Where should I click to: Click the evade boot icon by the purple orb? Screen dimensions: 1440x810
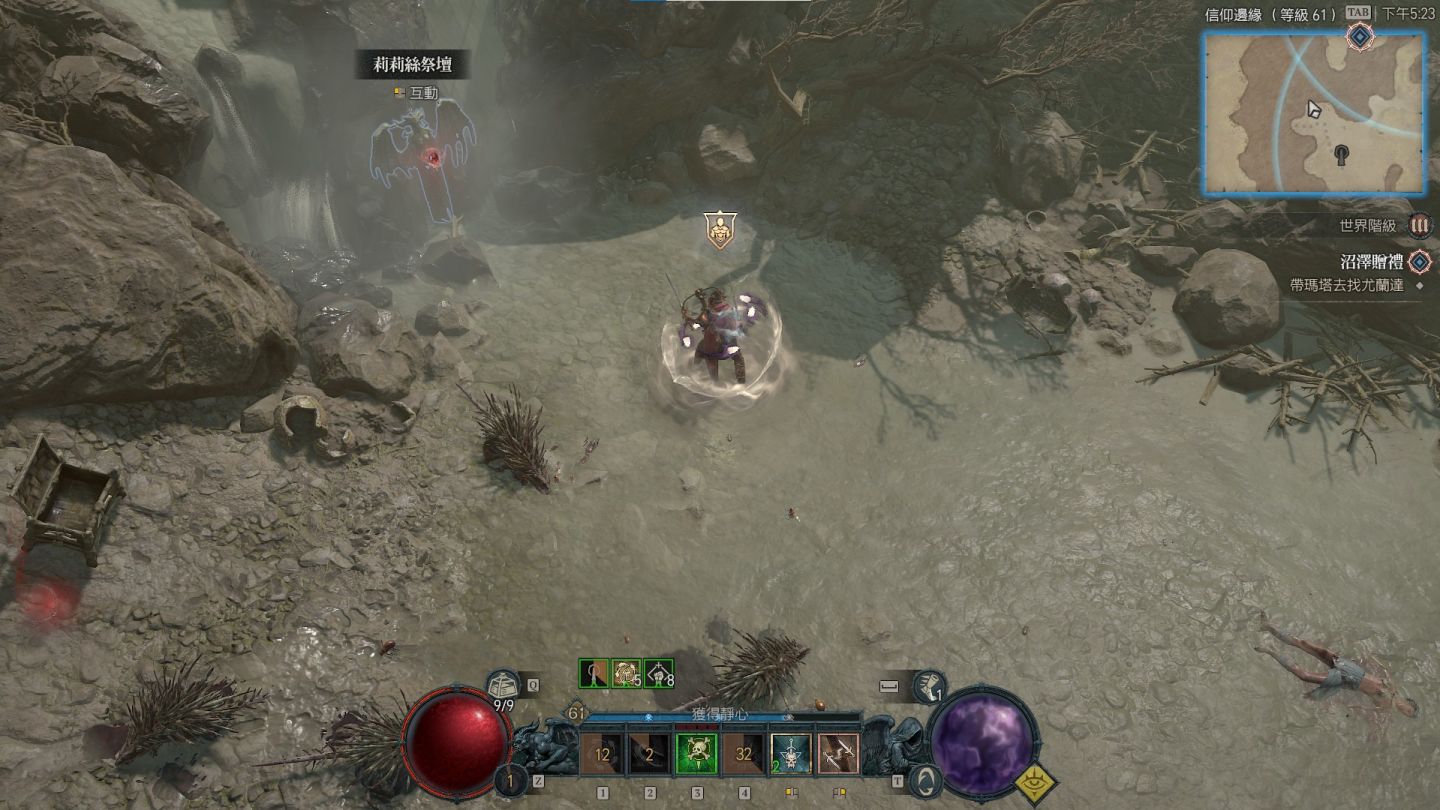930,686
